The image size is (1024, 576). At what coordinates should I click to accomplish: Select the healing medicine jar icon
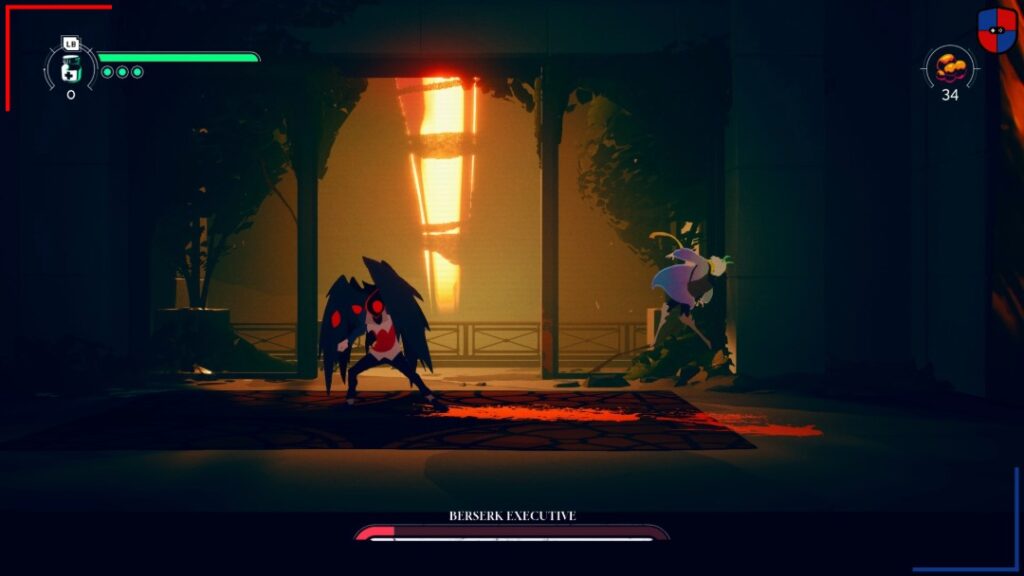click(x=70, y=68)
